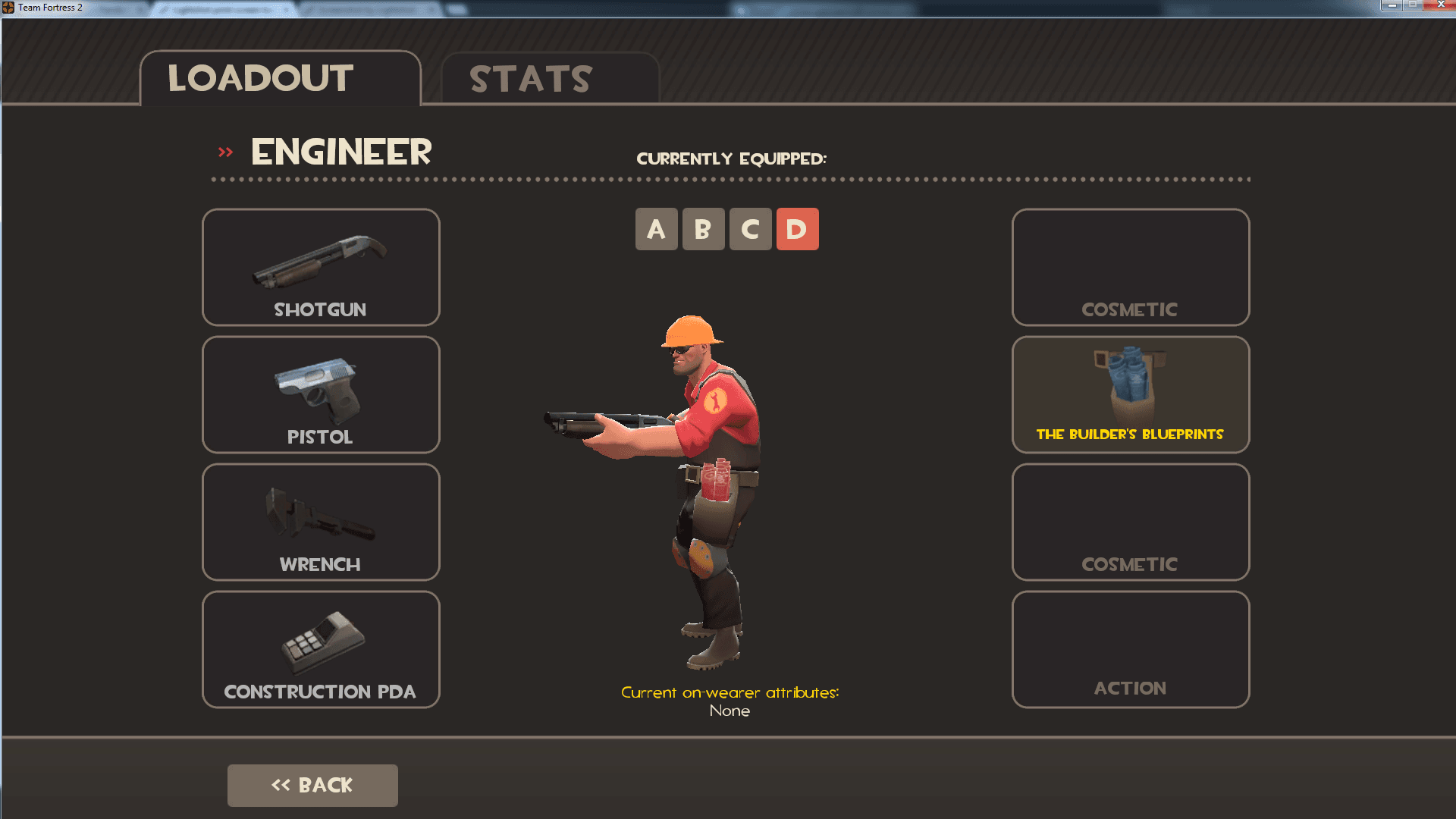
Task: Click the Current on-wearer attributes text
Action: point(730,692)
